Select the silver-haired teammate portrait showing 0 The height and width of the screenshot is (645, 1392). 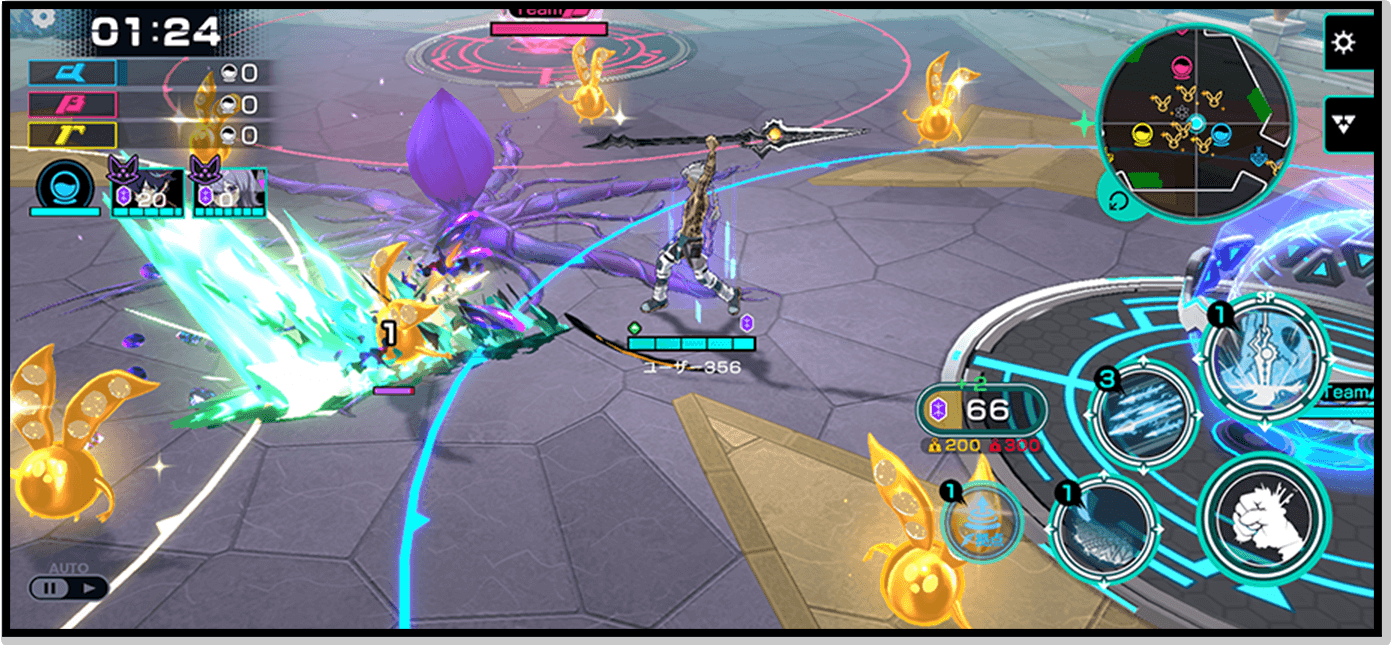click(x=229, y=191)
